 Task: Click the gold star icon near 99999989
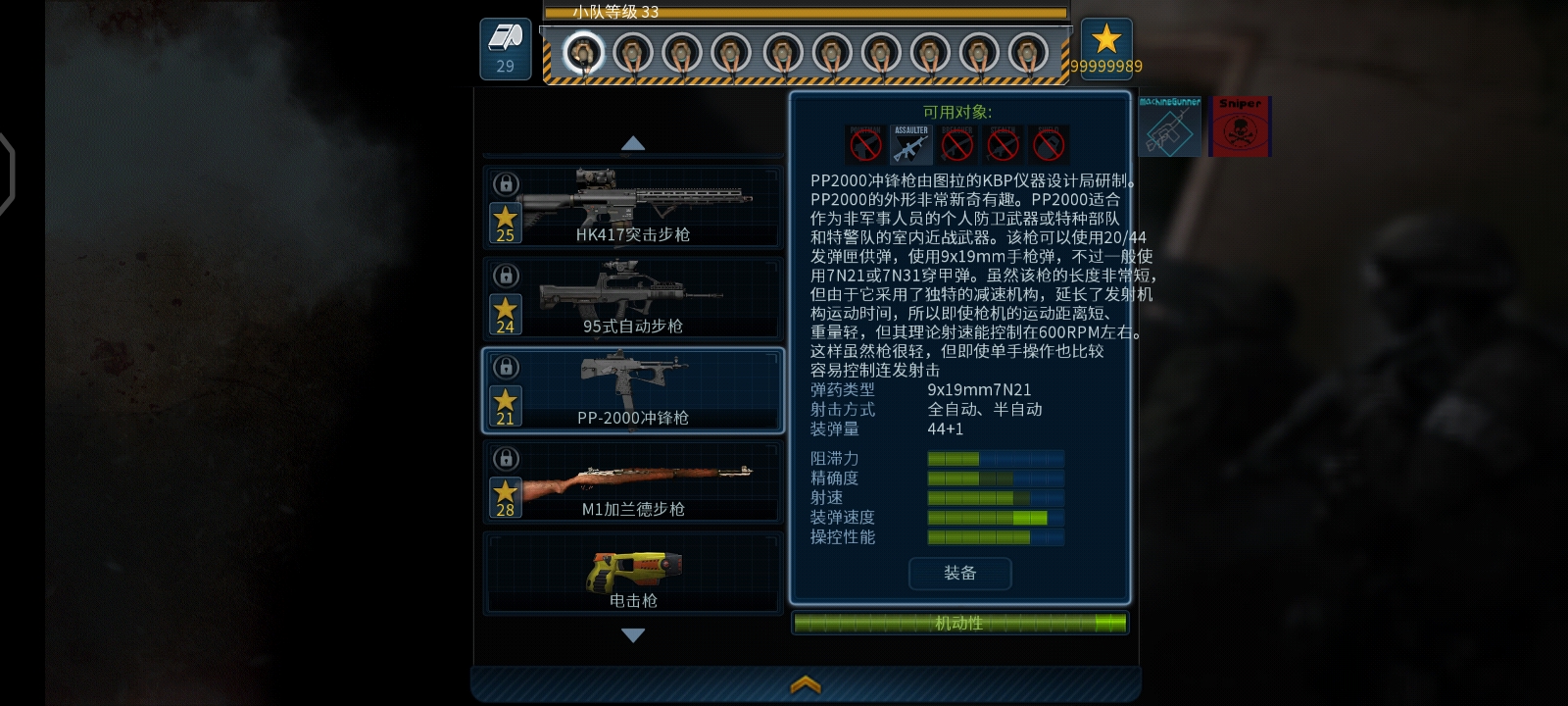pyautogui.click(x=1107, y=41)
